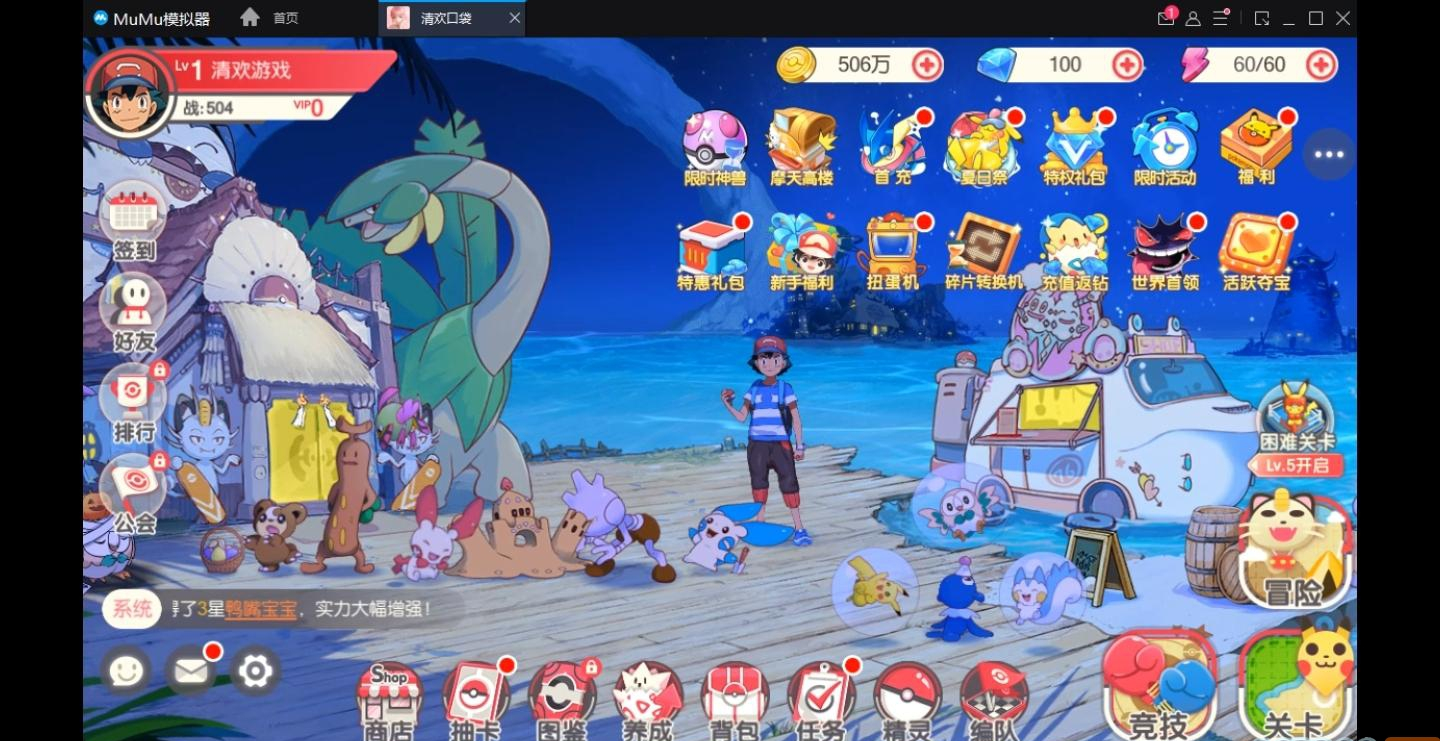
Task: Add gold coins with the plus button
Action: [927, 65]
